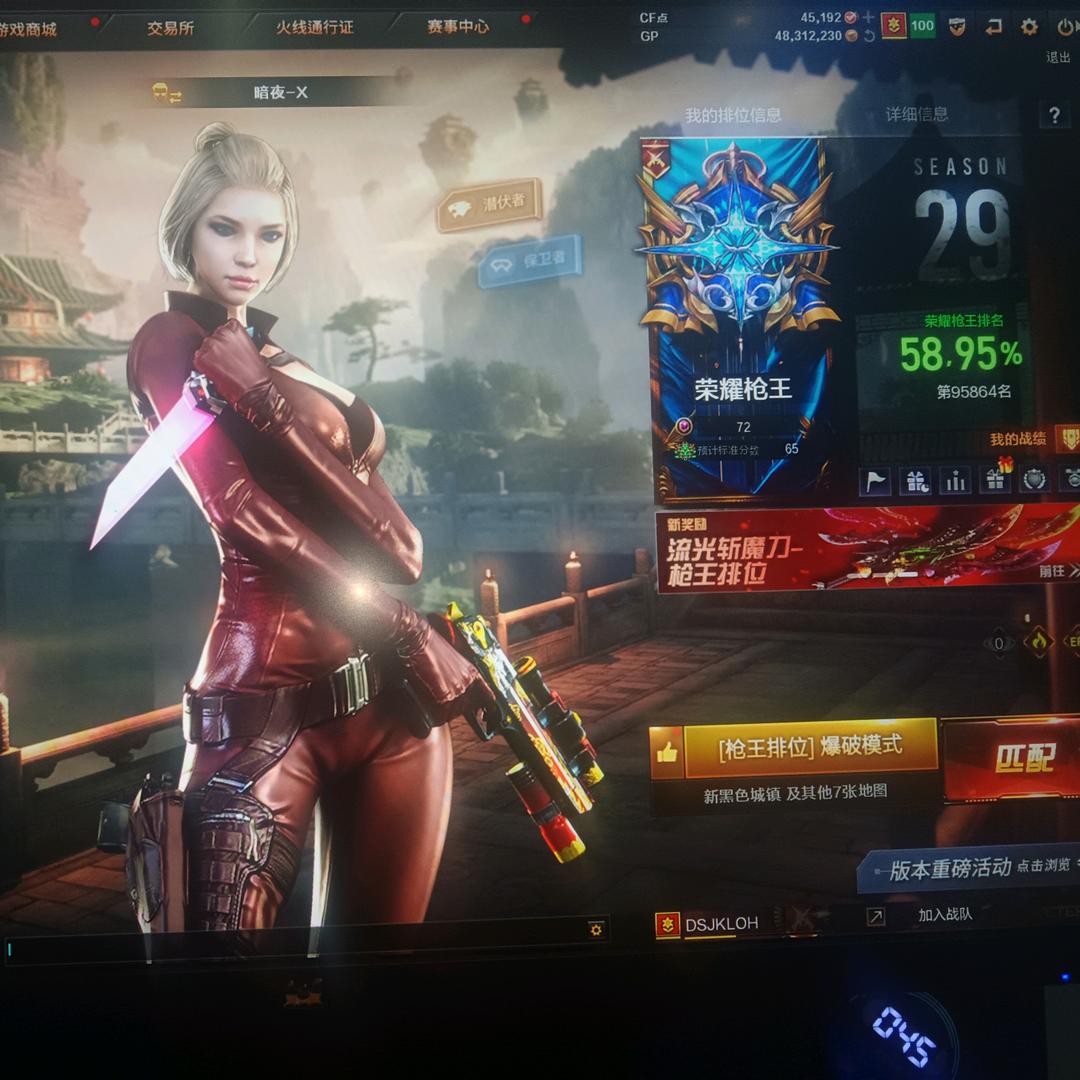Open the 火线通行证 battle pass tab
Screen dimensions: 1080x1080
tap(314, 27)
